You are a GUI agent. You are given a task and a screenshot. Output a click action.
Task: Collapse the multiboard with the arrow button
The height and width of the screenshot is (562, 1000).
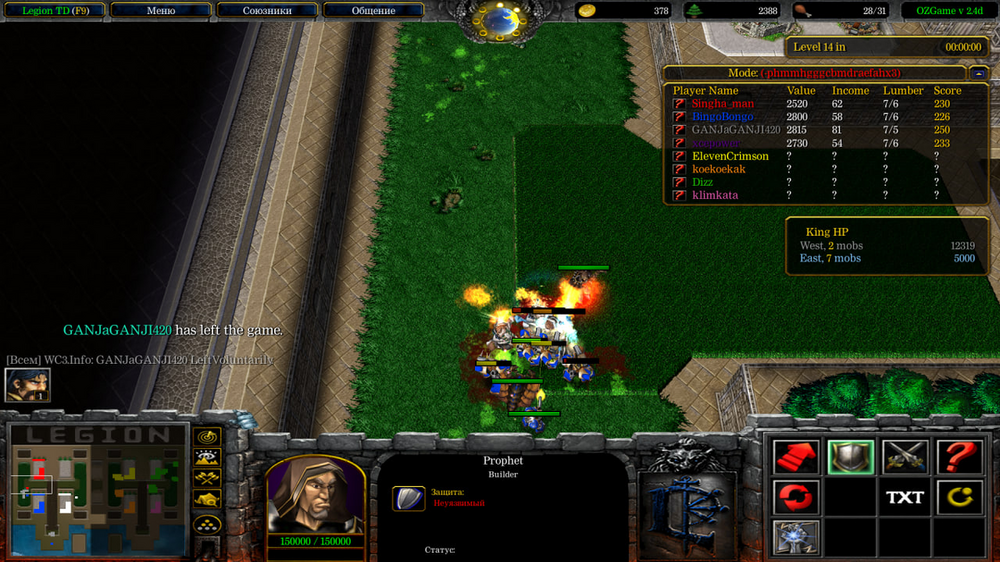coord(978,73)
